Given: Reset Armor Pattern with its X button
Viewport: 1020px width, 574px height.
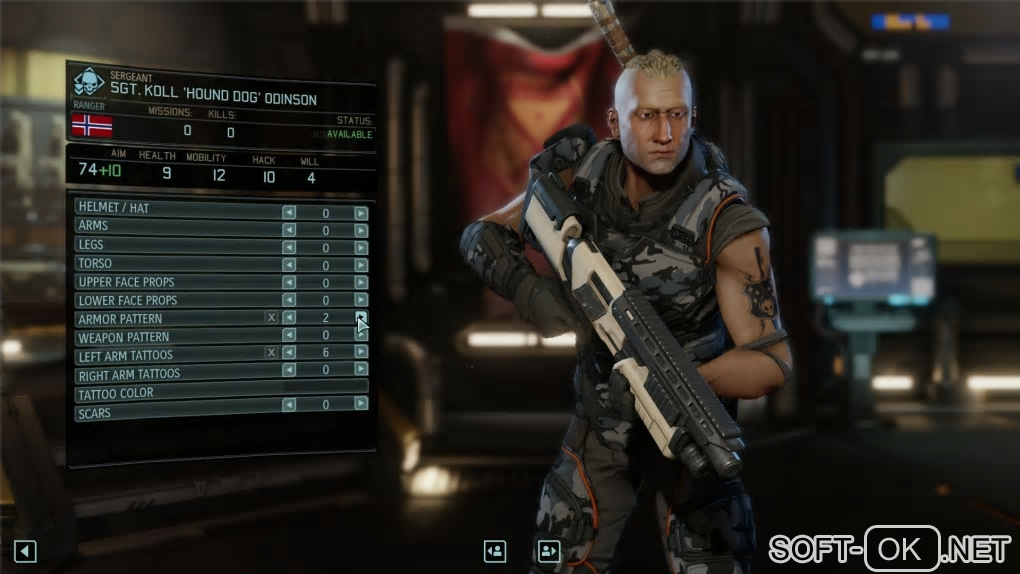Looking at the screenshot, I should click(x=271, y=318).
